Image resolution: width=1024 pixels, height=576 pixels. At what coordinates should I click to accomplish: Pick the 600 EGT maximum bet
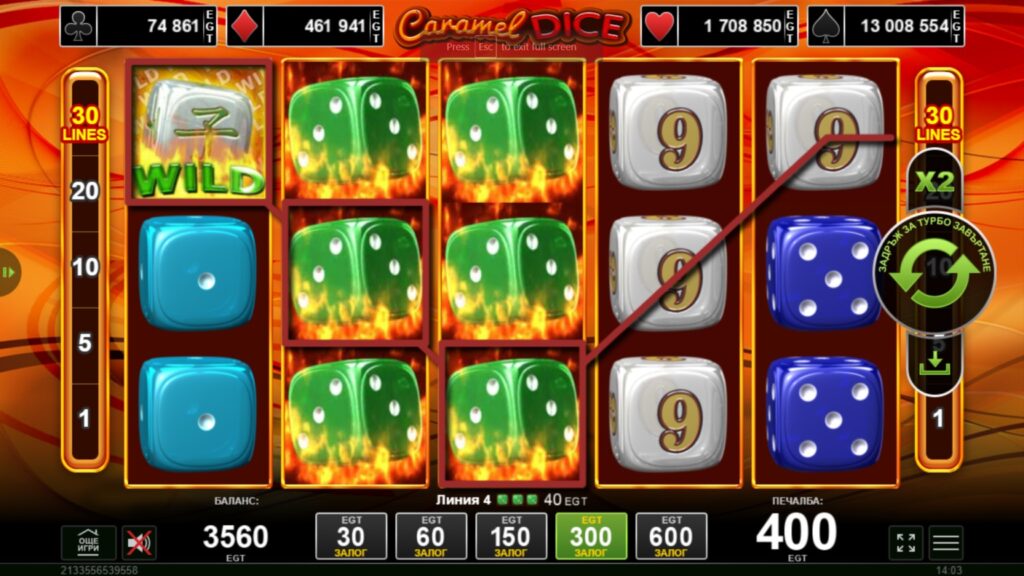[671, 537]
